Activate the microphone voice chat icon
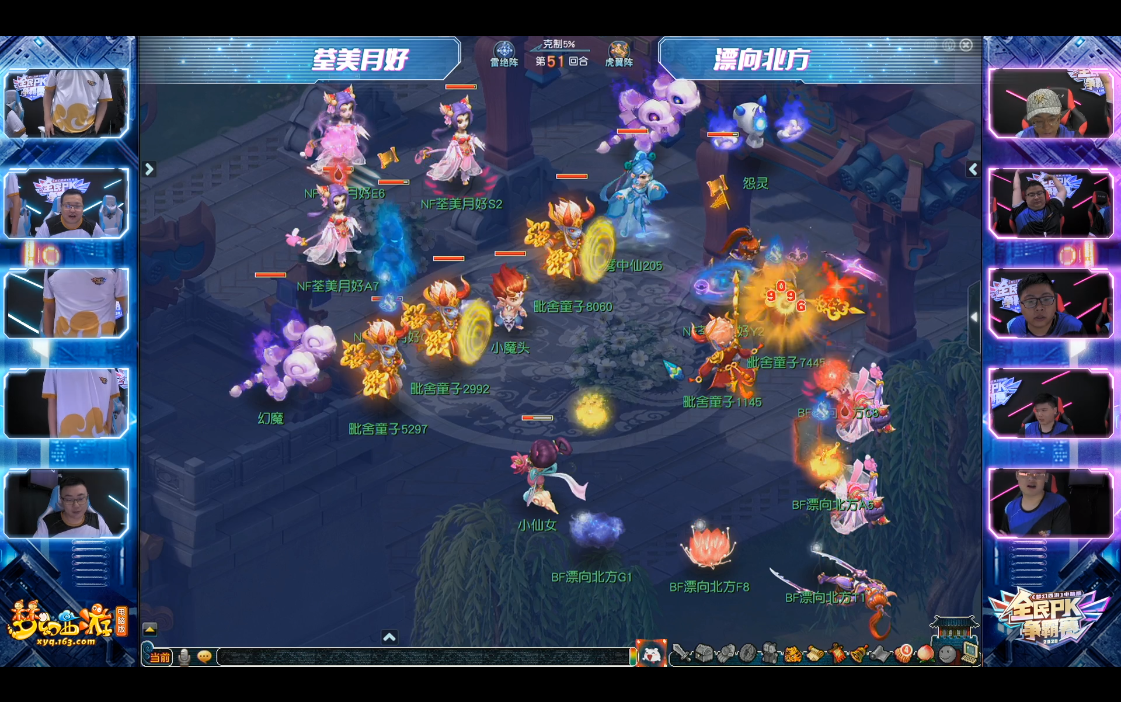The height and width of the screenshot is (702, 1121). click(184, 657)
